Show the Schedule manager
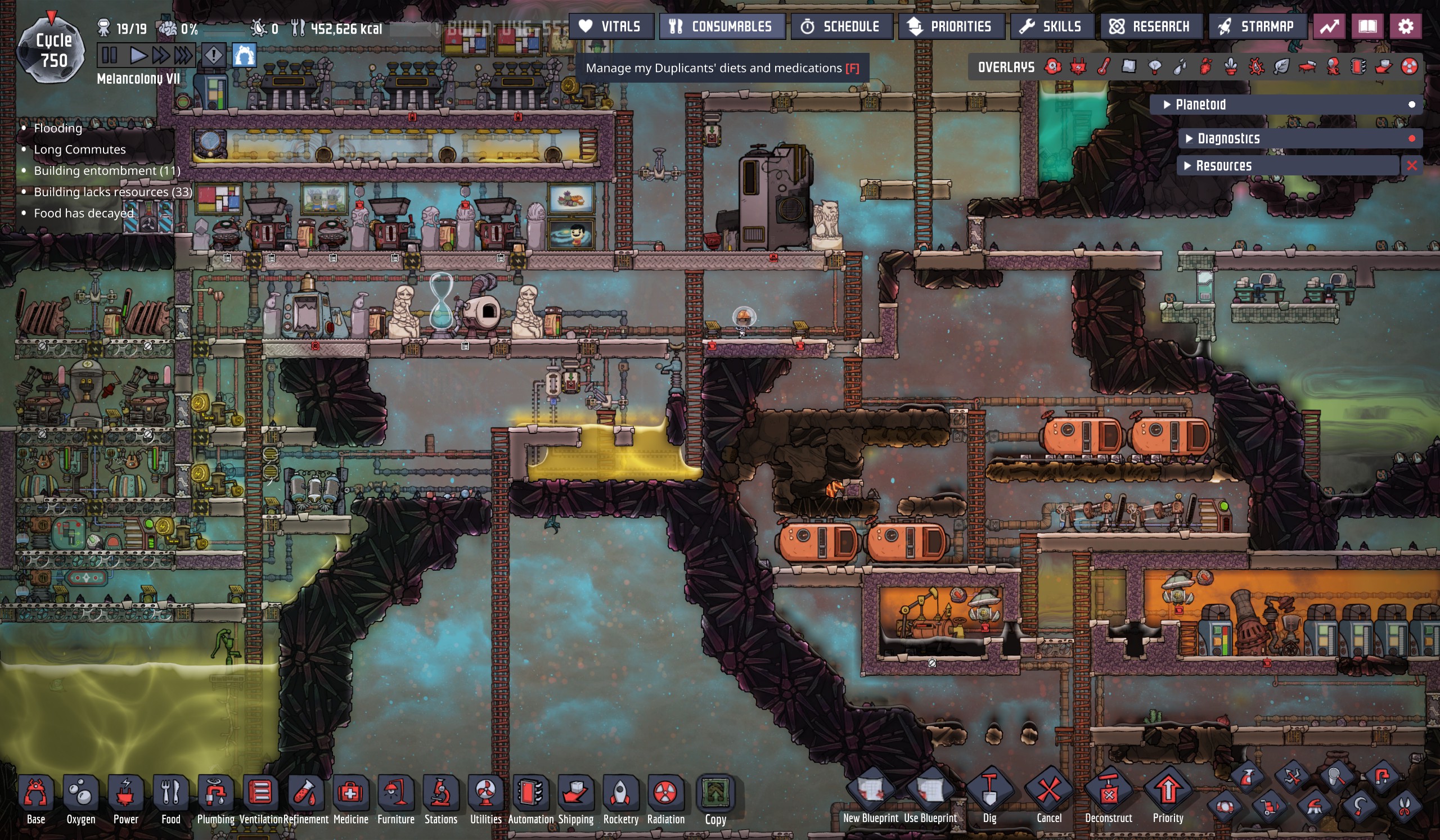 pyautogui.click(x=841, y=26)
